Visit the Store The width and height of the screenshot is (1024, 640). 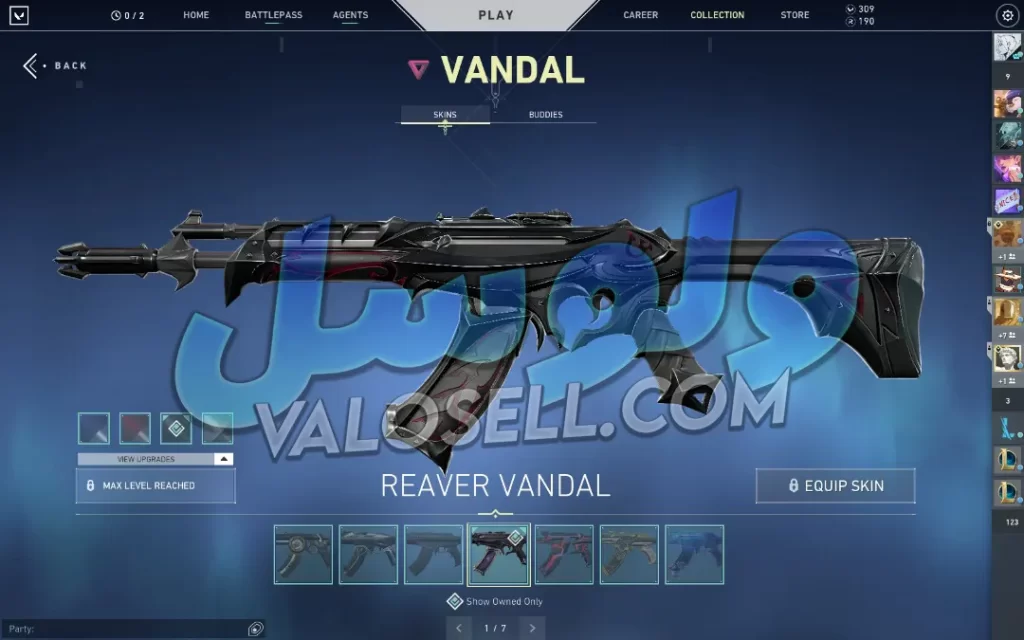795,15
